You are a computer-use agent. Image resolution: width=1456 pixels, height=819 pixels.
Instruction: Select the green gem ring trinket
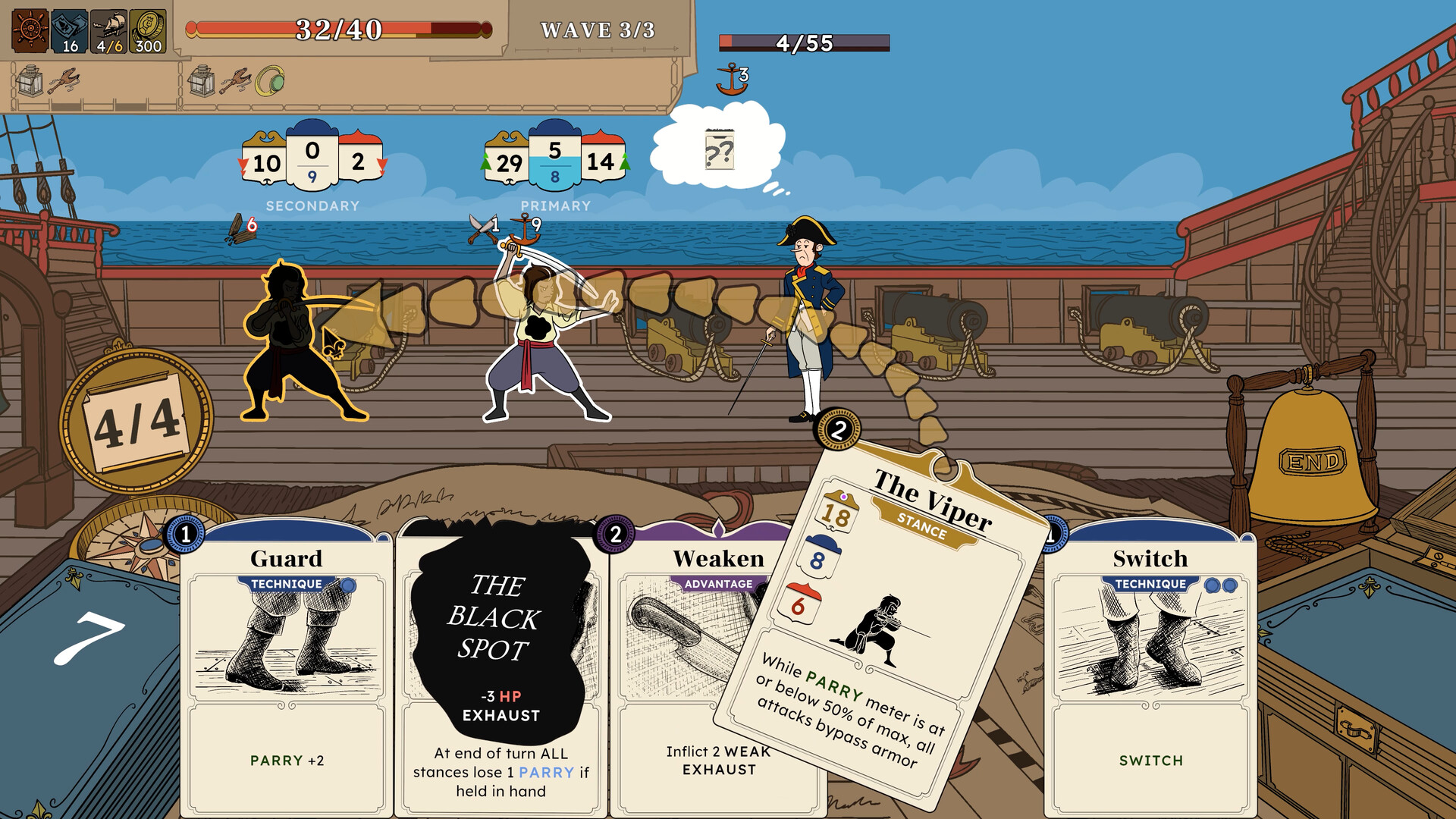pyautogui.click(x=271, y=80)
